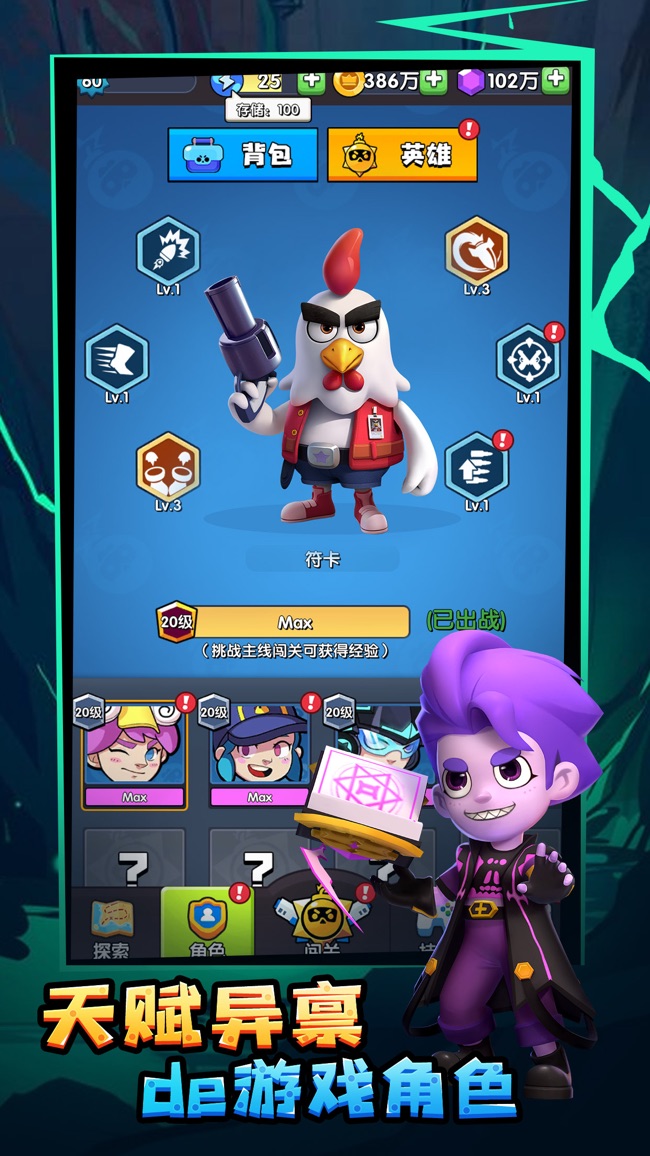Add more energy with the plus button
Viewport: 650px width, 1156px height.
pos(311,81)
